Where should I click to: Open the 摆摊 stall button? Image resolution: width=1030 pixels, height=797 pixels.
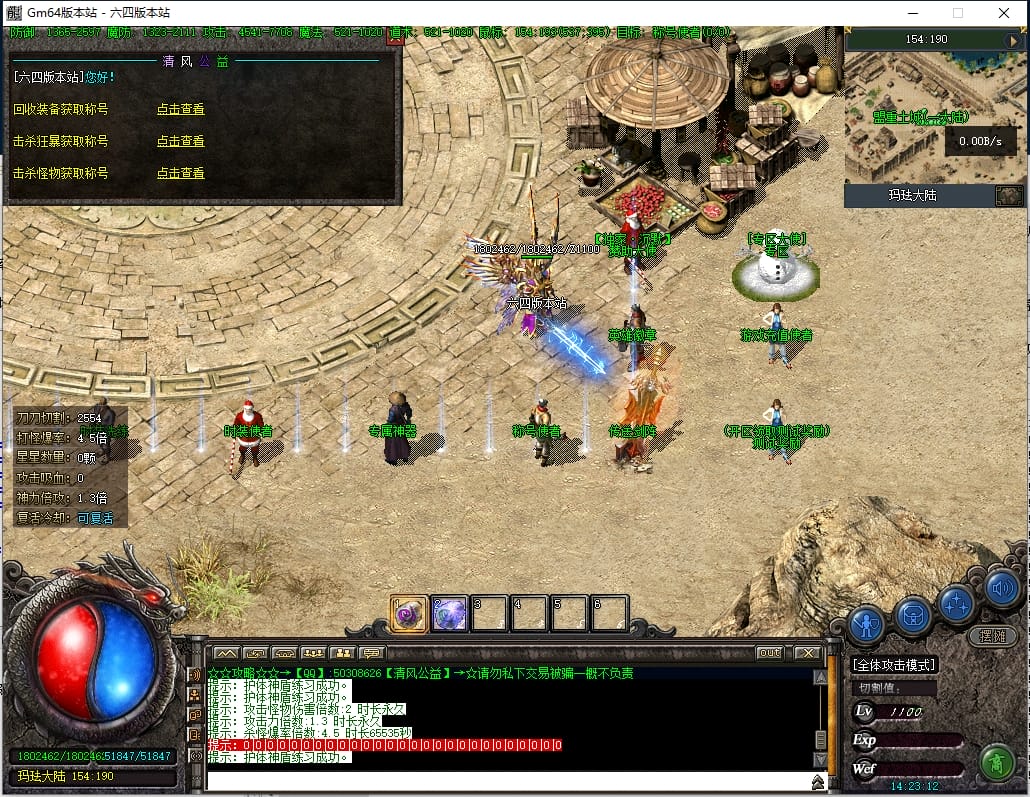point(992,635)
